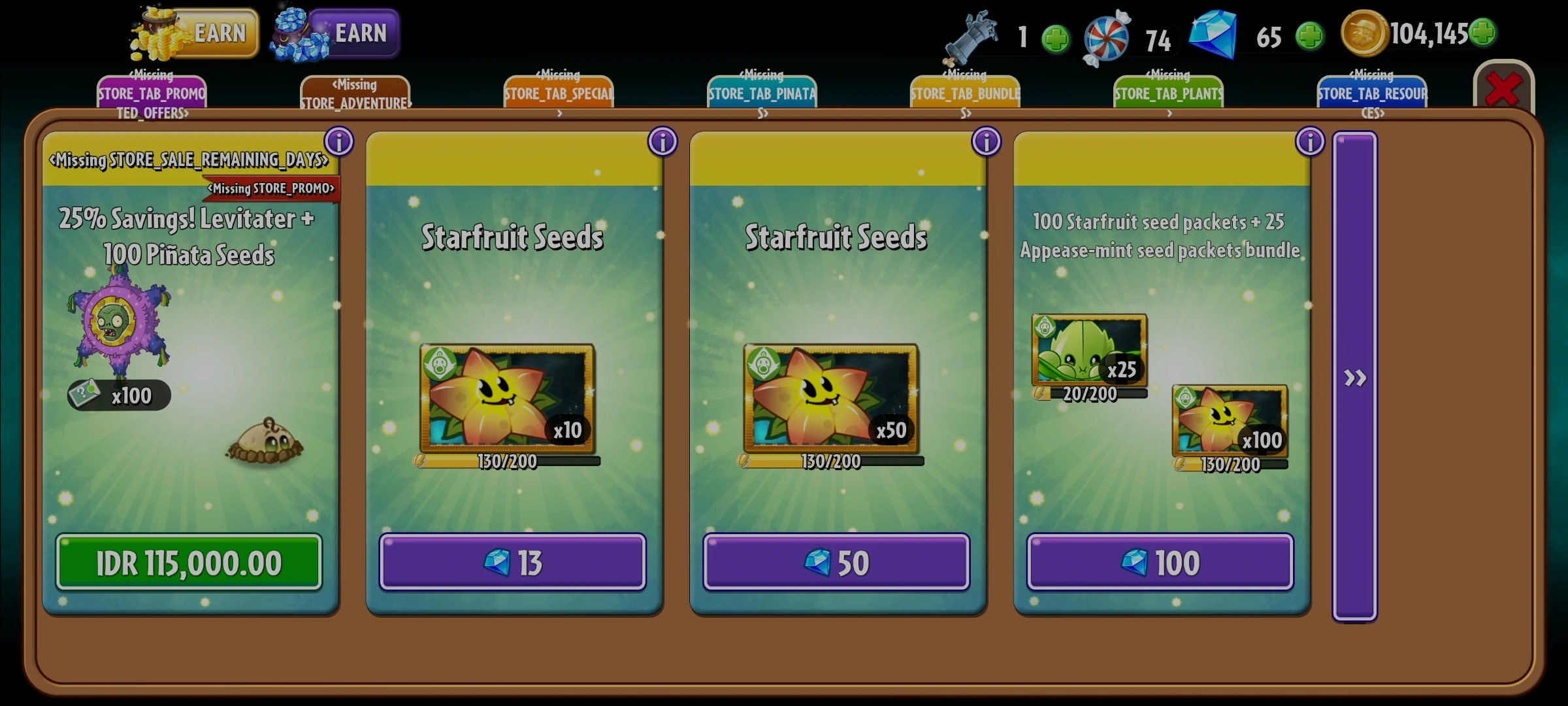Buy promo bundle for IDR 115,000.00

pyautogui.click(x=190, y=561)
